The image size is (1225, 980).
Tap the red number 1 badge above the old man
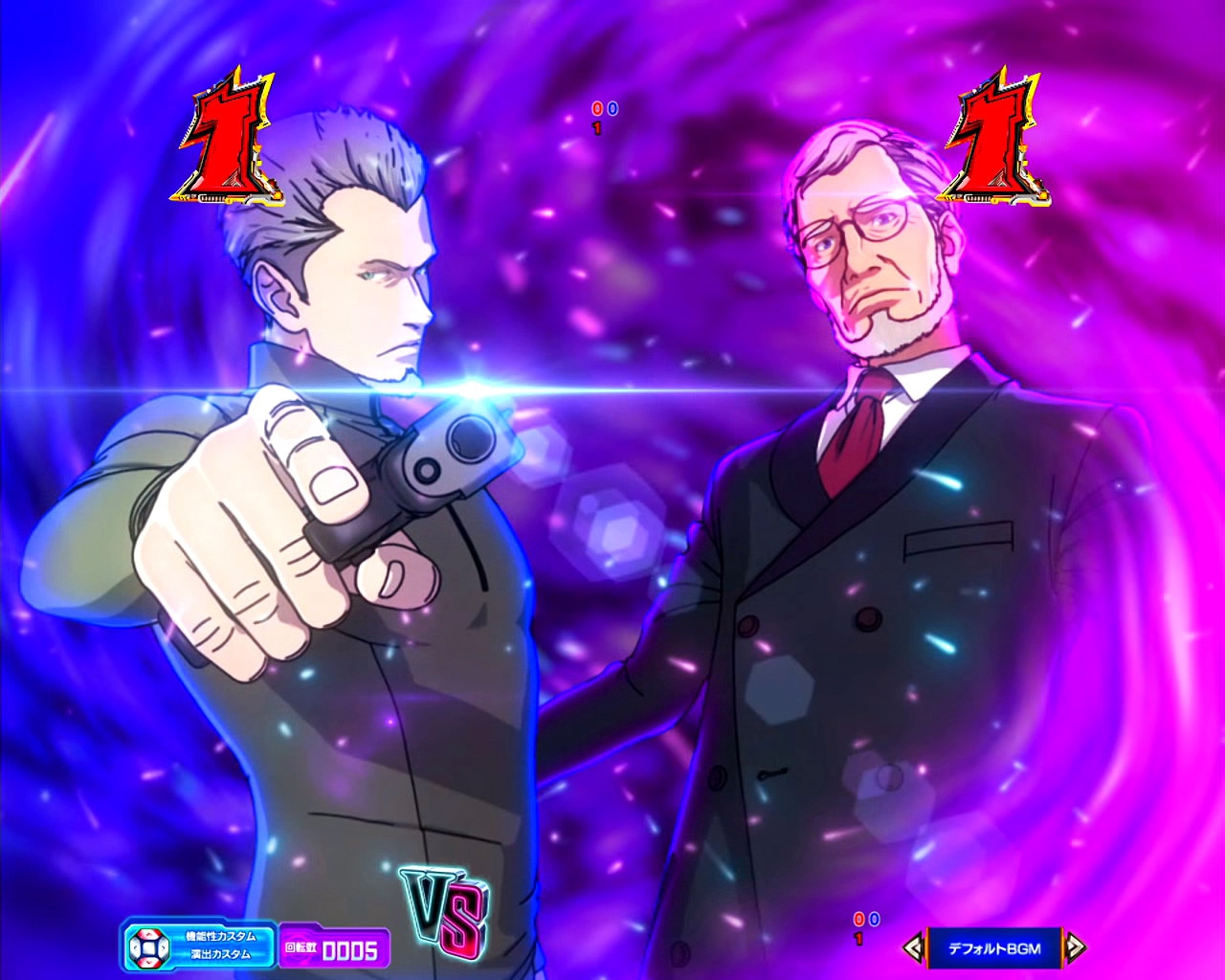[x=995, y=139]
